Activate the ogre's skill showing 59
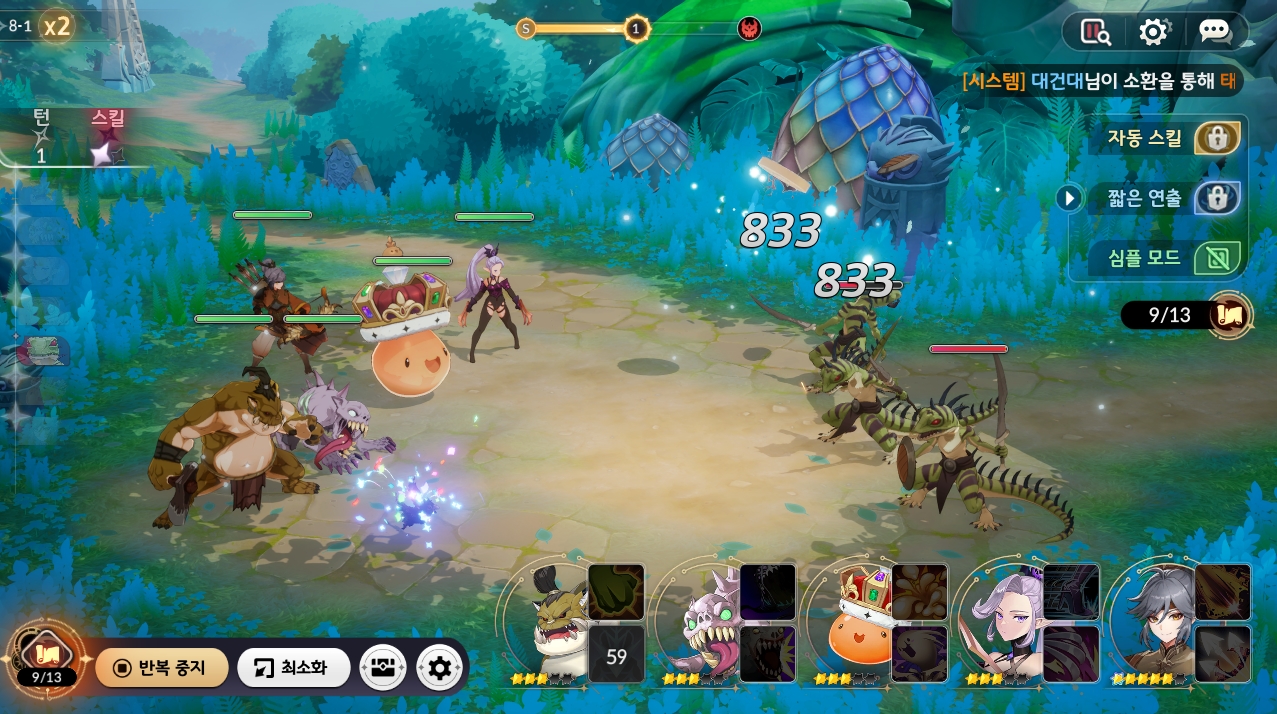 (x=616, y=656)
